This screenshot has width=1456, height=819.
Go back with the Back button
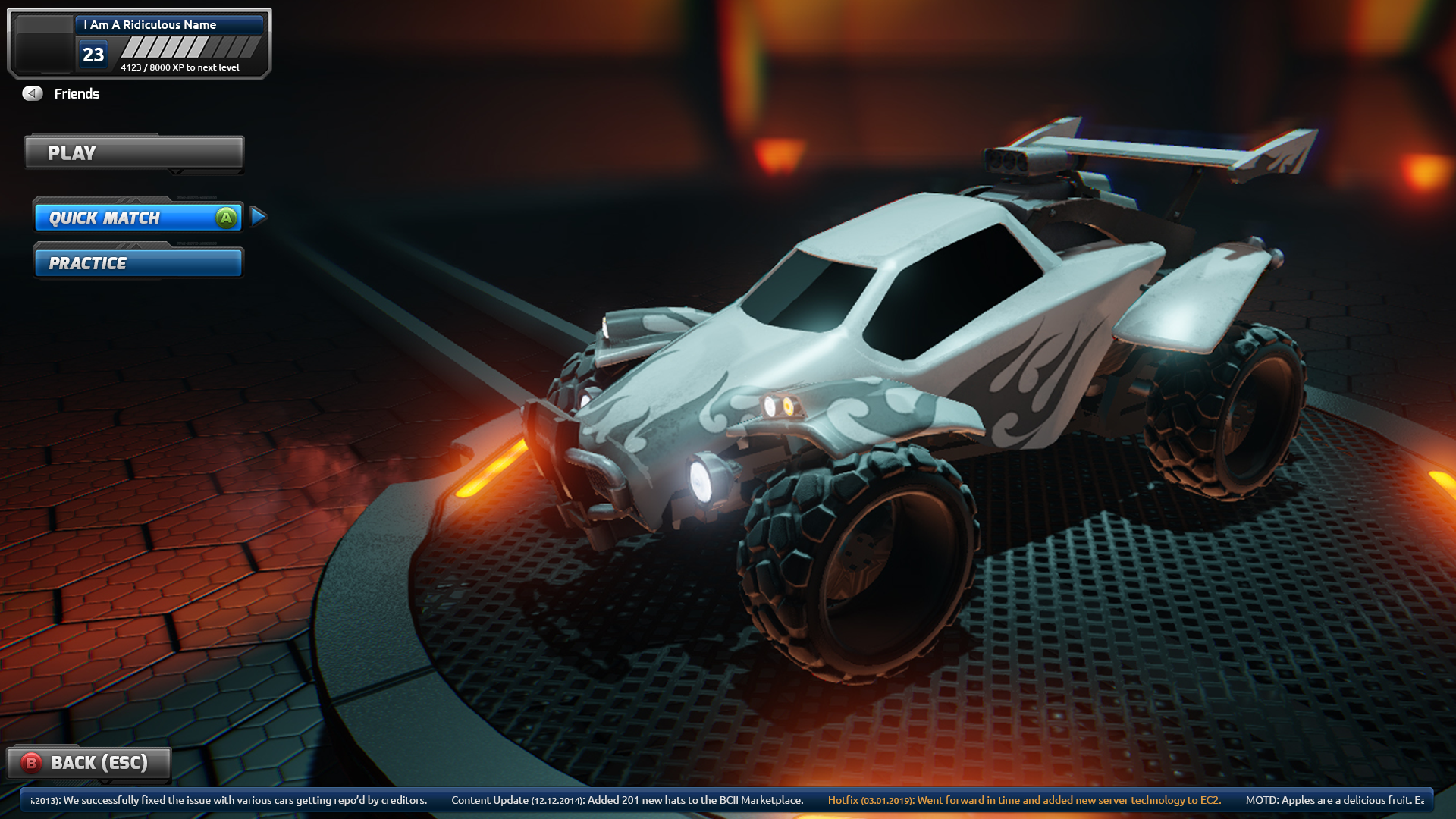point(89,763)
